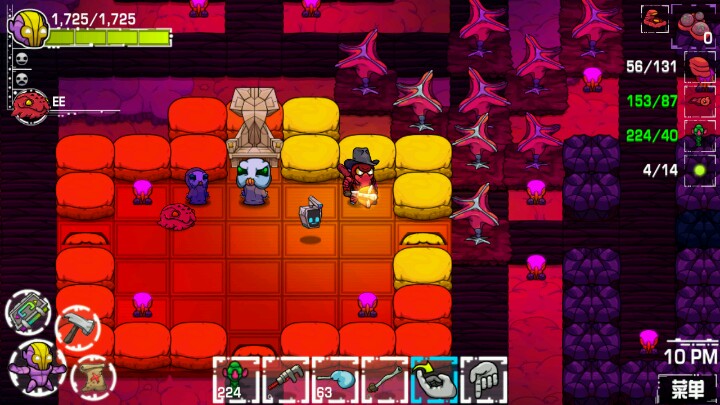
Task: Select the red wrench hotbar slot
Action: [285, 380]
